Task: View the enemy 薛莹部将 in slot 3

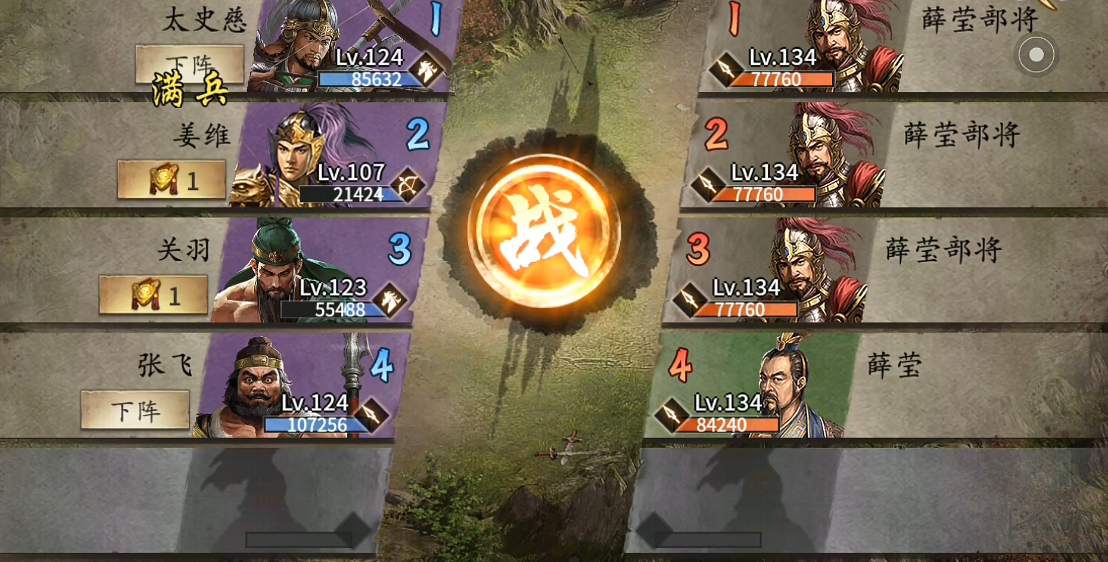Action: click(x=770, y=272)
